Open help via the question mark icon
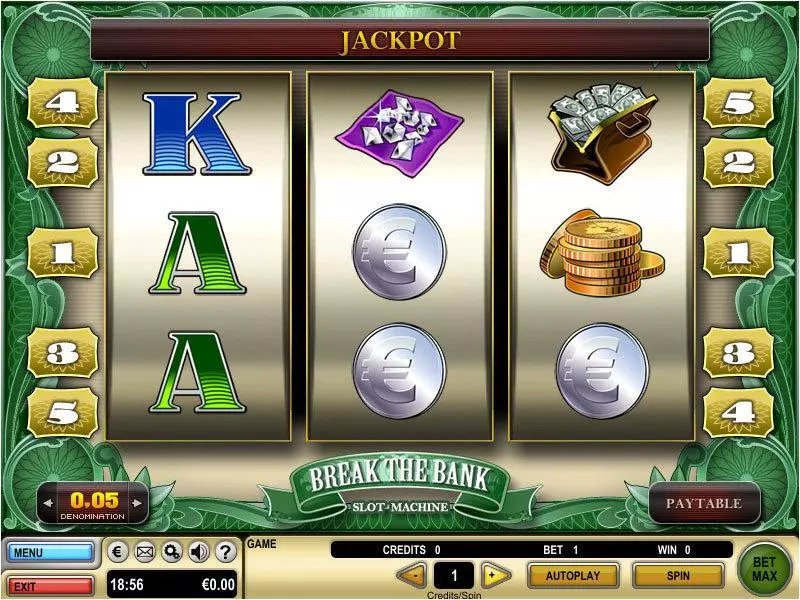This screenshot has width=800, height=600. [225, 551]
